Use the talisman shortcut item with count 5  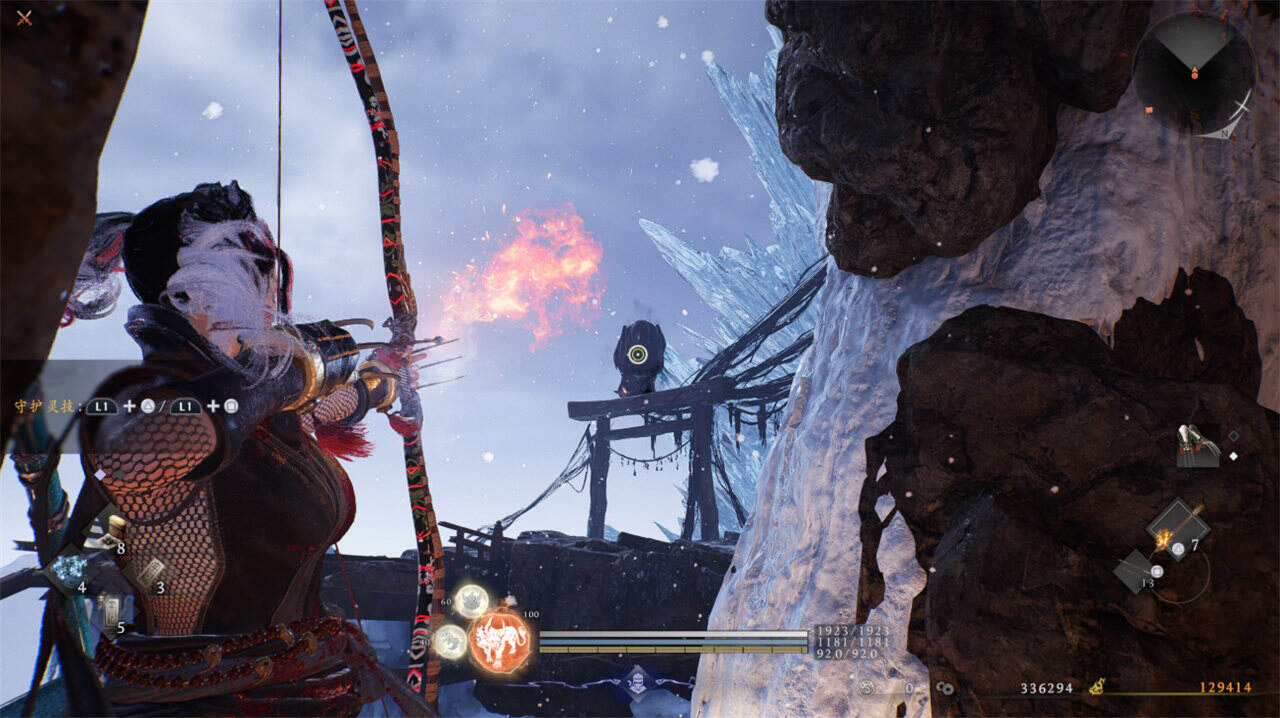[110, 611]
